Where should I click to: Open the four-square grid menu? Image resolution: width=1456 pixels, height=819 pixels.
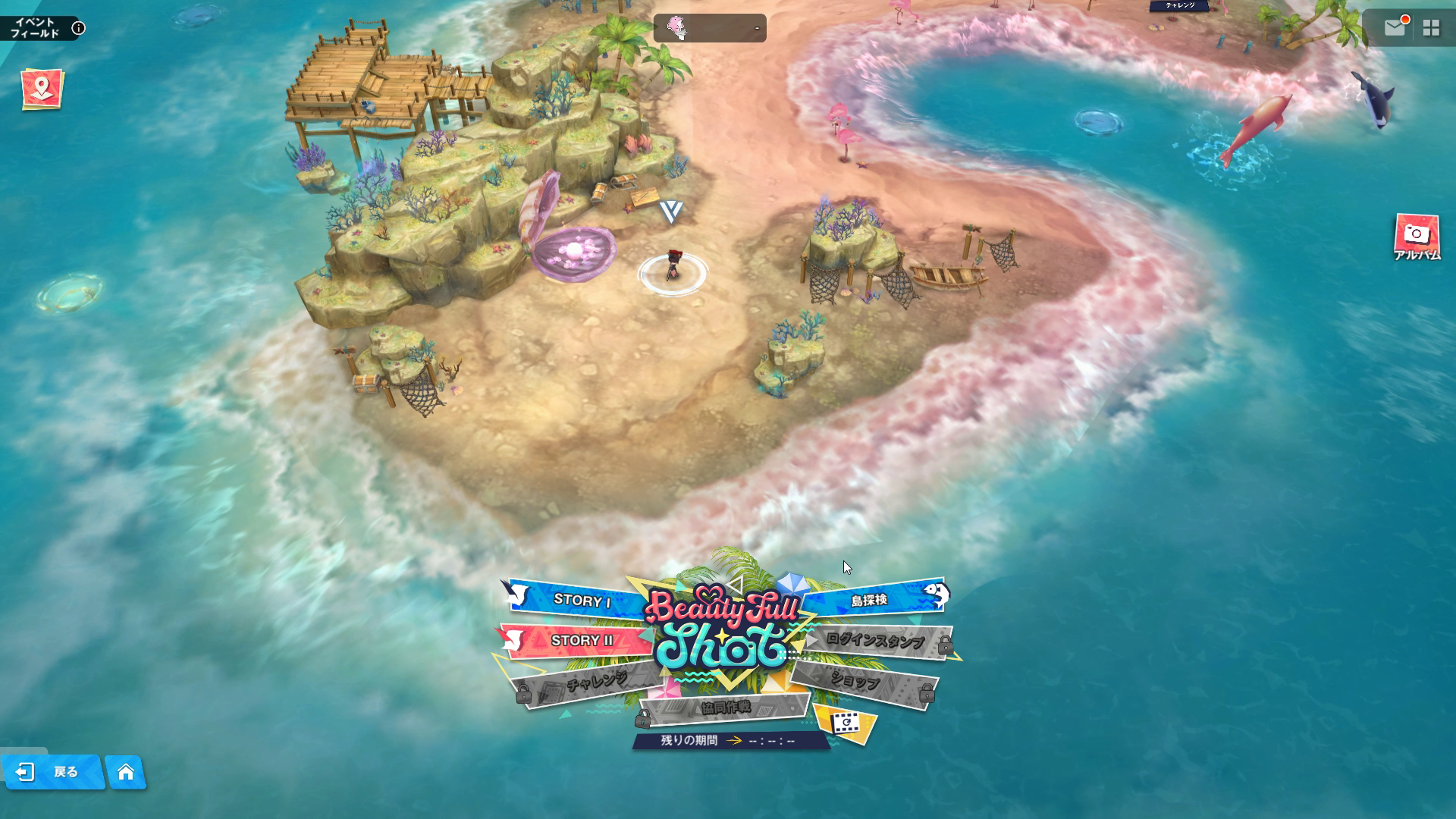pyautogui.click(x=1431, y=28)
